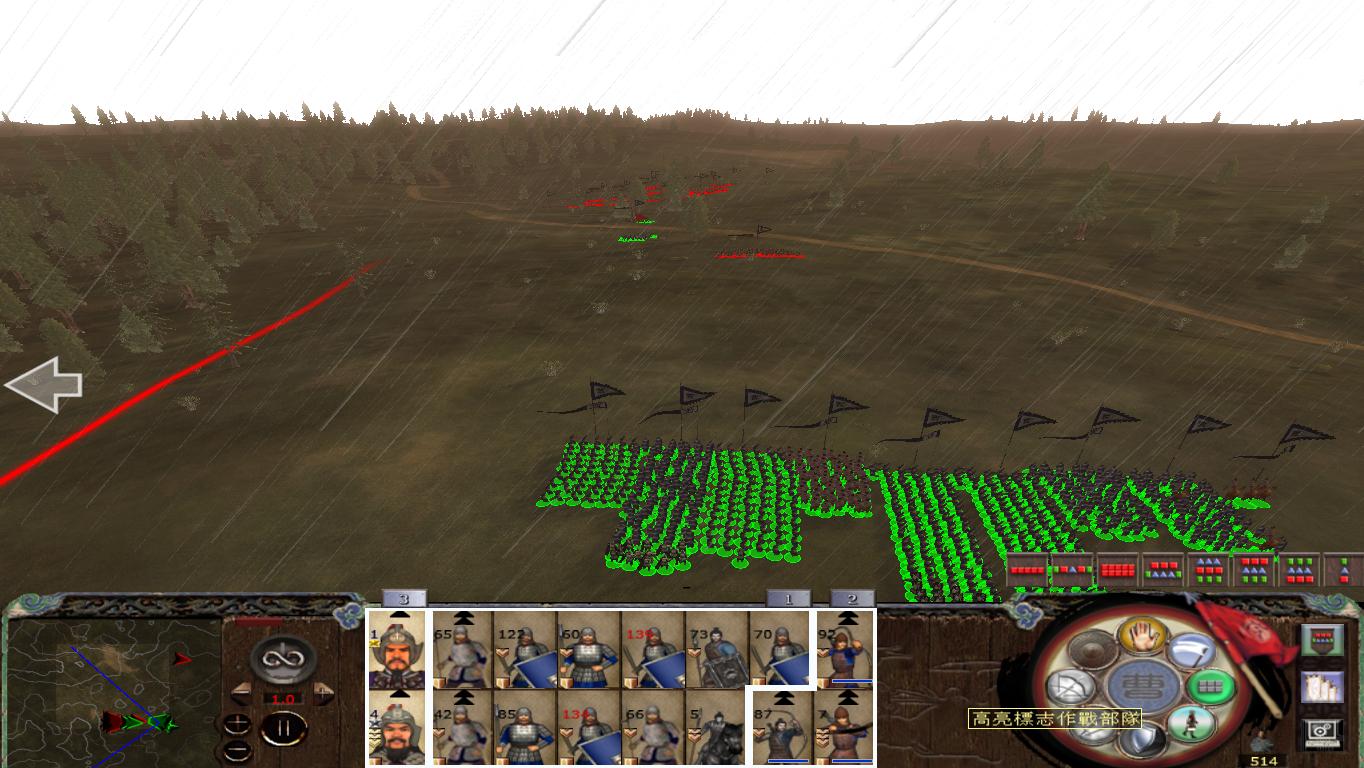
Task: Pause the battle
Action: click(x=282, y=729)
